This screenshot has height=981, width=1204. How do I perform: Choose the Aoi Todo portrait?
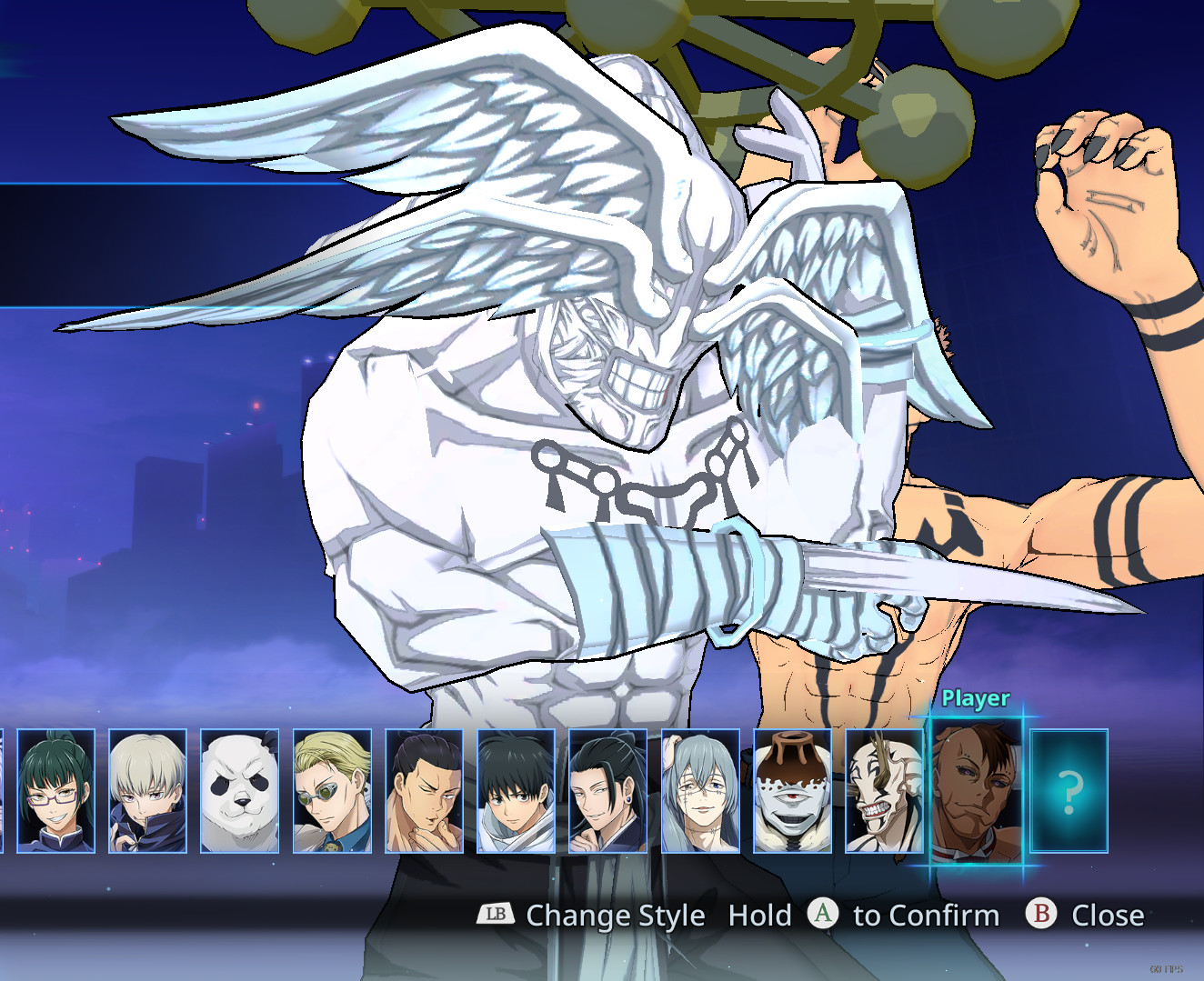[x=425, y=791]
